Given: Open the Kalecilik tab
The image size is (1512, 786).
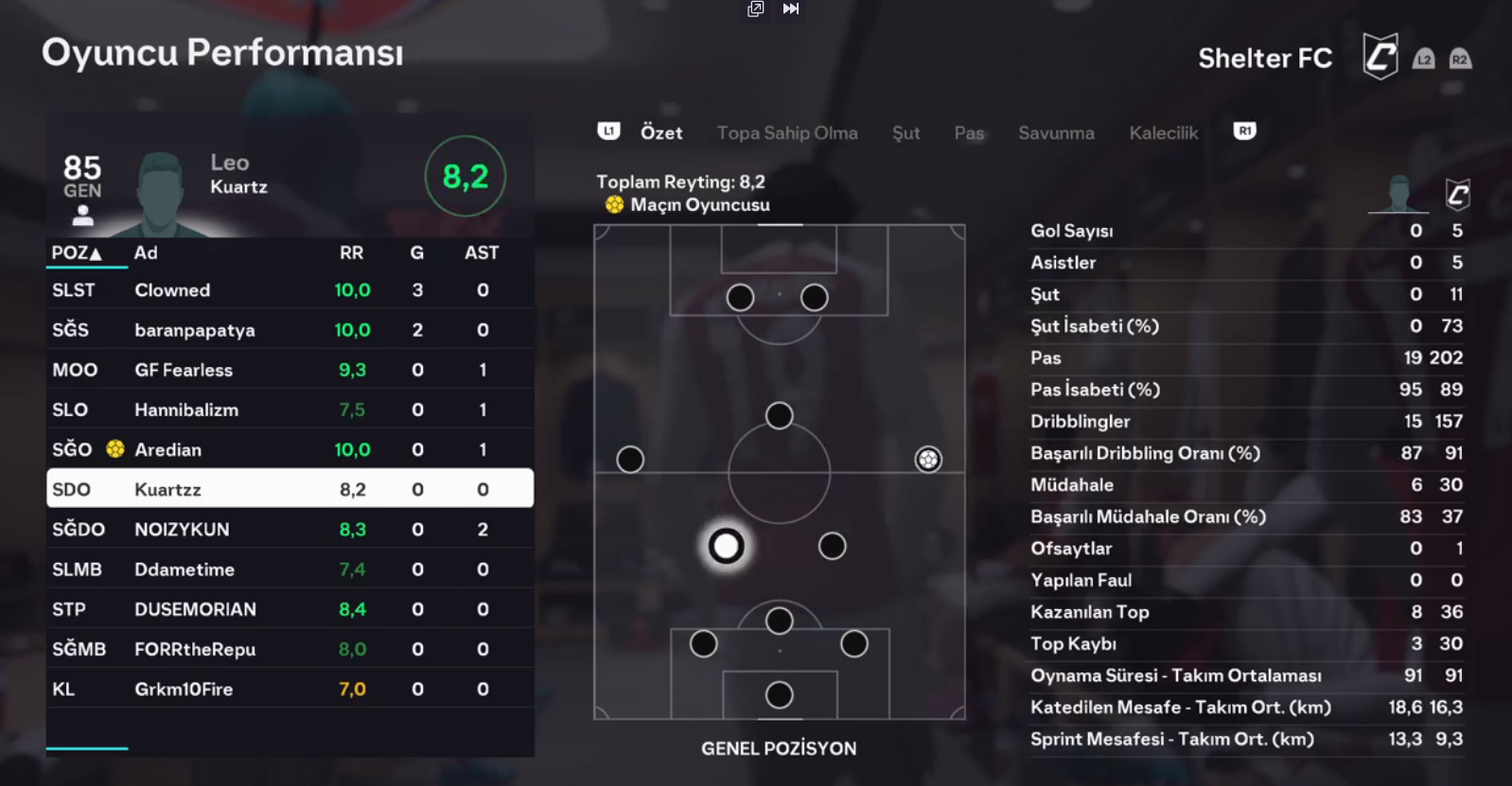Looking at the screenshot, I should [x=1163, y=133].
